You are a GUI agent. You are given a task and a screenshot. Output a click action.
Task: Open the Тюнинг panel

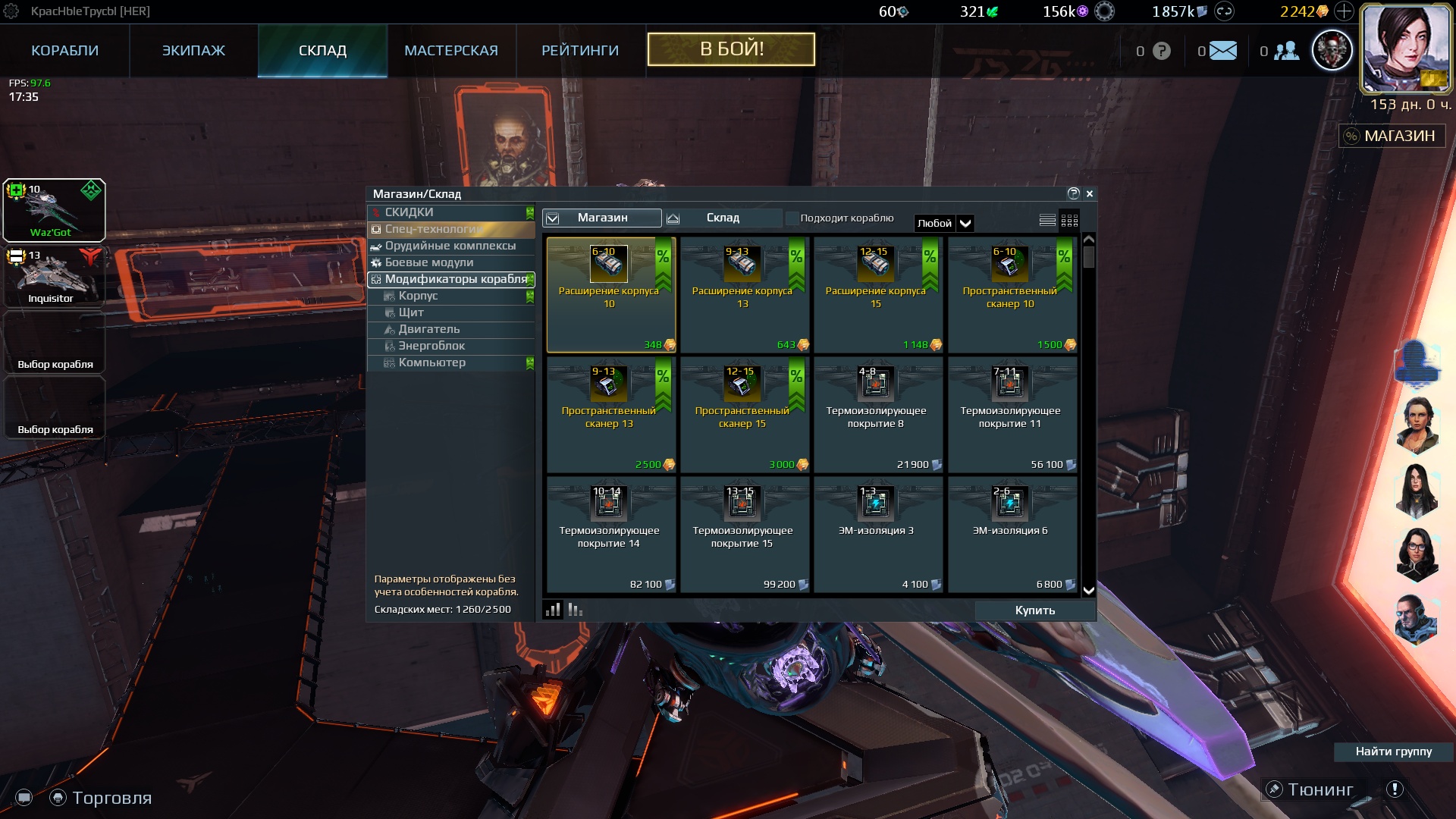click(x=1320, y=790)
